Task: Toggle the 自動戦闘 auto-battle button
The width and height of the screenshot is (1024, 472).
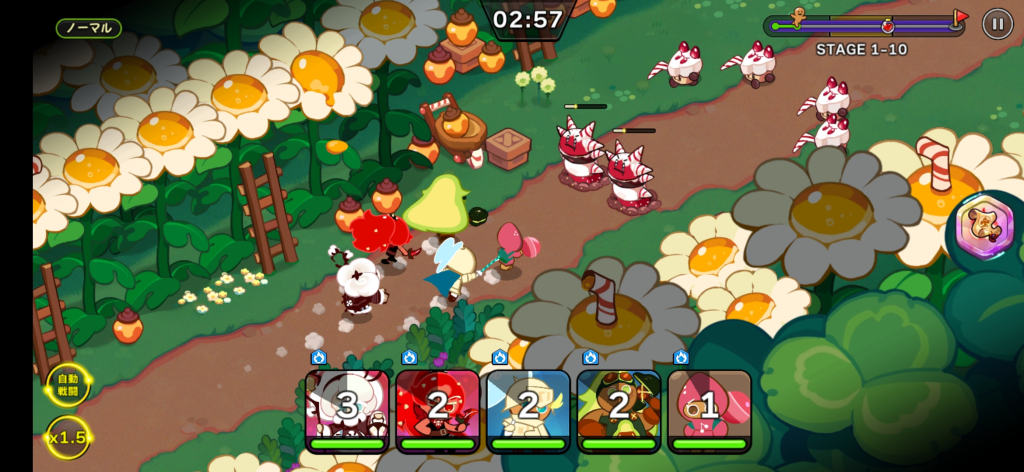Action: coord(67,384)
